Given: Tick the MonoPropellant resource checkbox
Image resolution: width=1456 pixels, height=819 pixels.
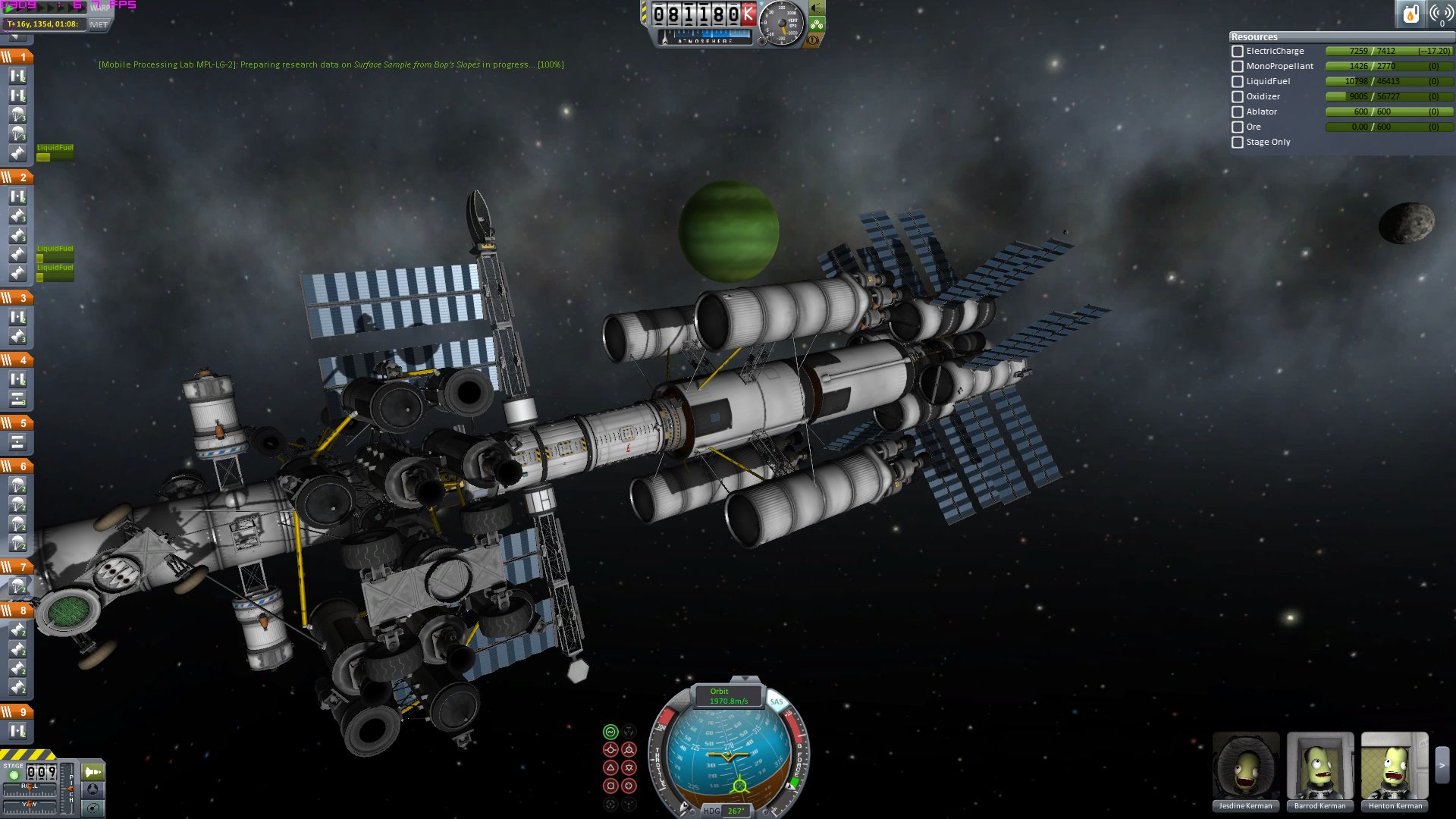Looking at the screenshot, I should tap(1238, 67).
